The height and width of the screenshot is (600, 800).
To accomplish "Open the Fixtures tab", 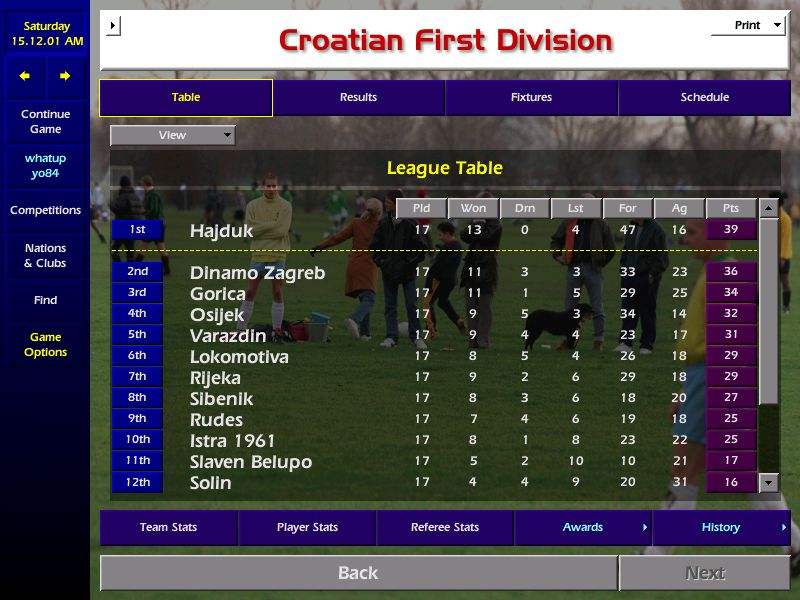I will click(531, 98).
